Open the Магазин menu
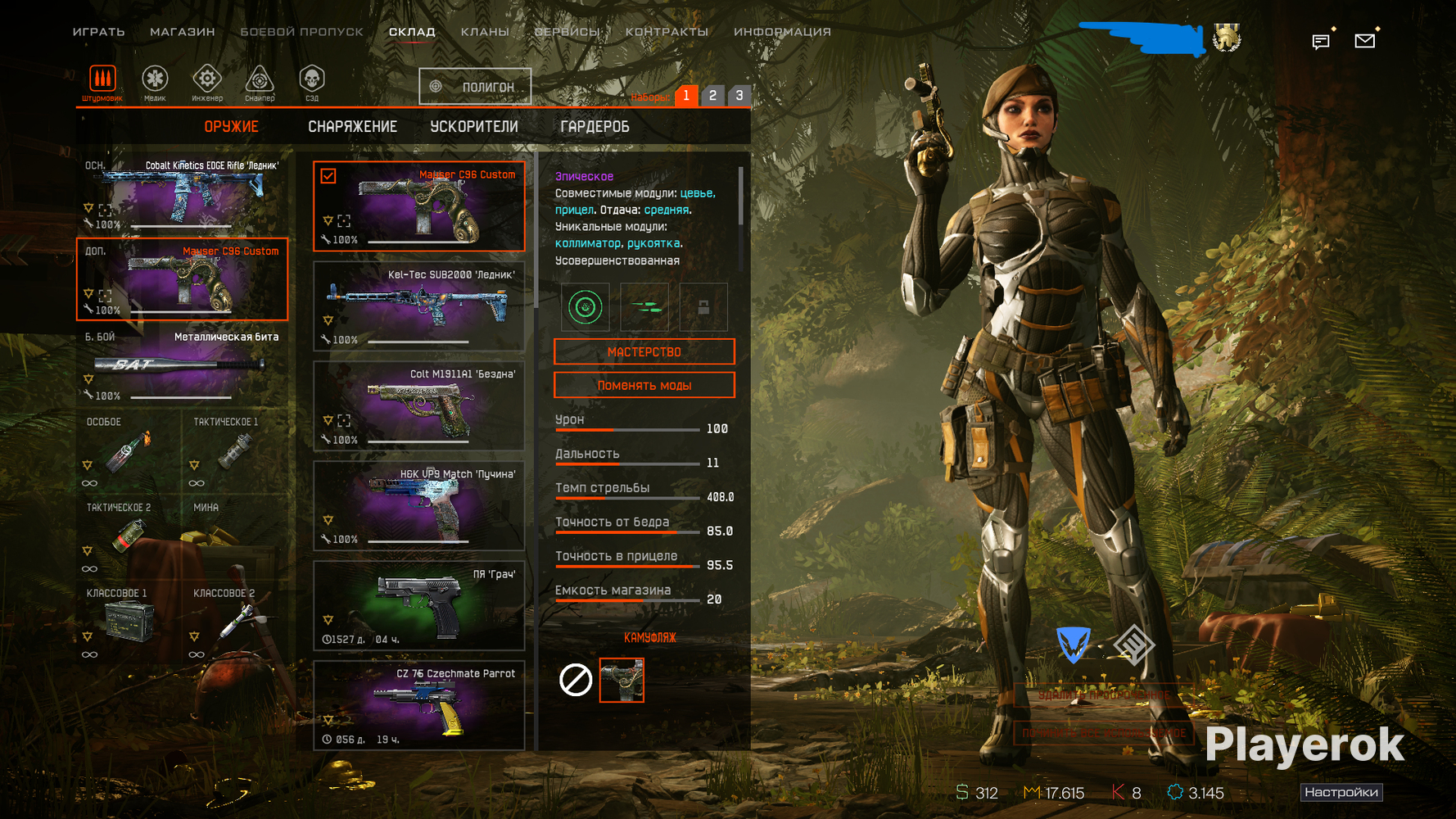The width and height of the screenshot is (1456, 819). click(182, 32)
